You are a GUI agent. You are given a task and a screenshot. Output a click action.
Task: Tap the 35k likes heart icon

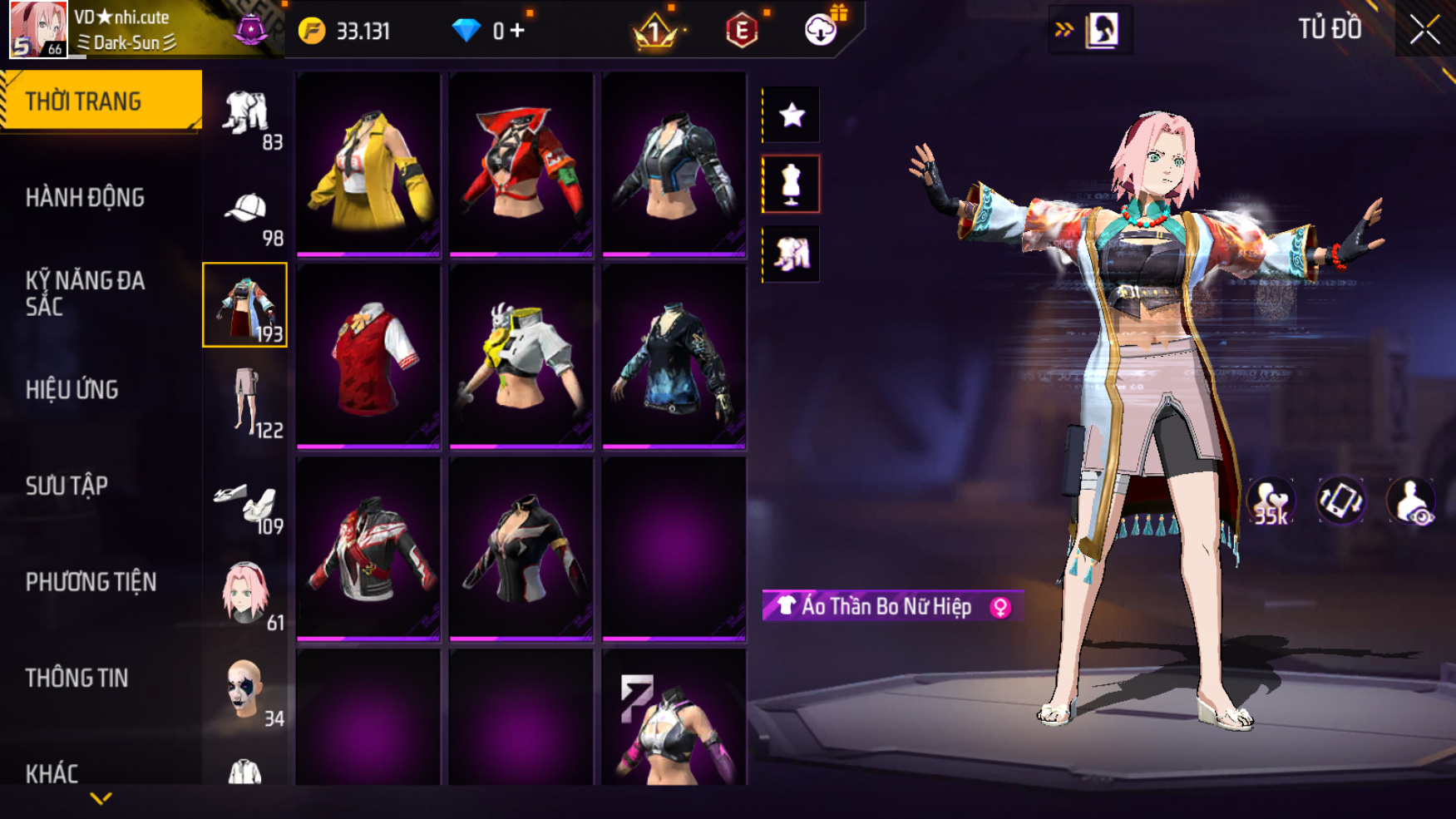point(1270,502)
